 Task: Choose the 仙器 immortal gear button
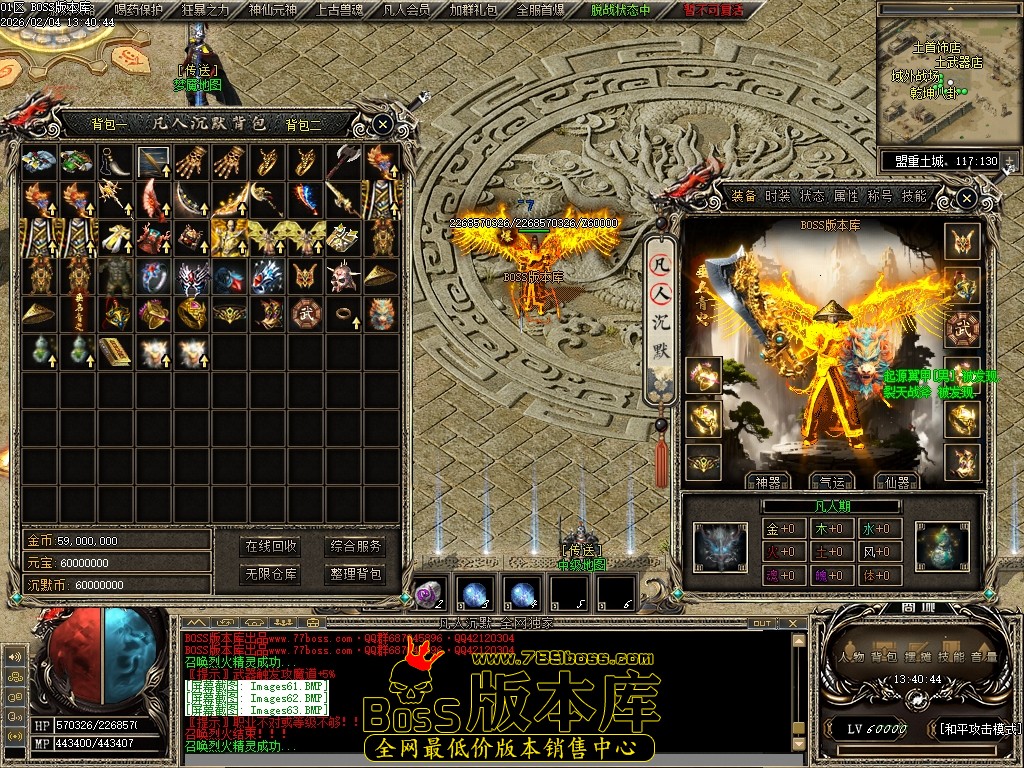point(896,482)
